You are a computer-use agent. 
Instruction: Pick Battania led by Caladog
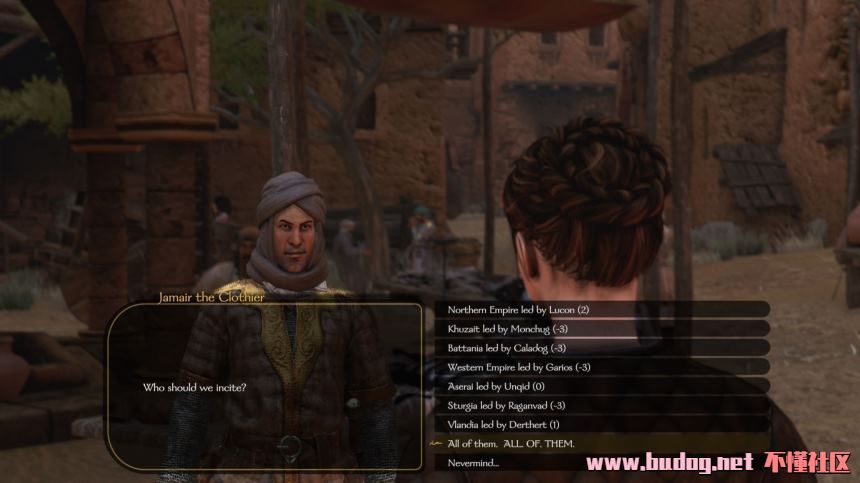point(507,348)
